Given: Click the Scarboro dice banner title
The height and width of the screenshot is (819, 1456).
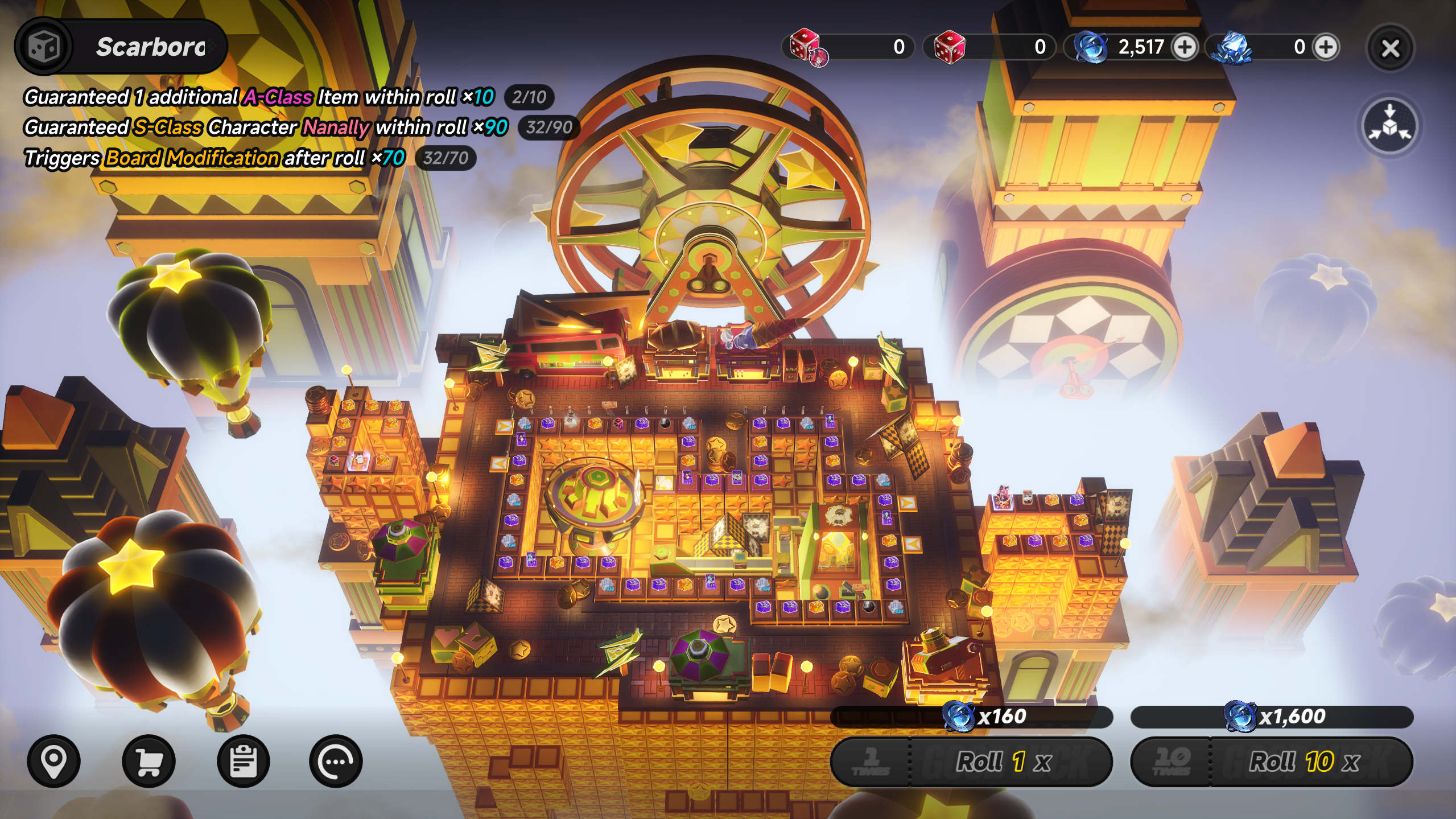Looking at the screenshot, I should point(121,47).
